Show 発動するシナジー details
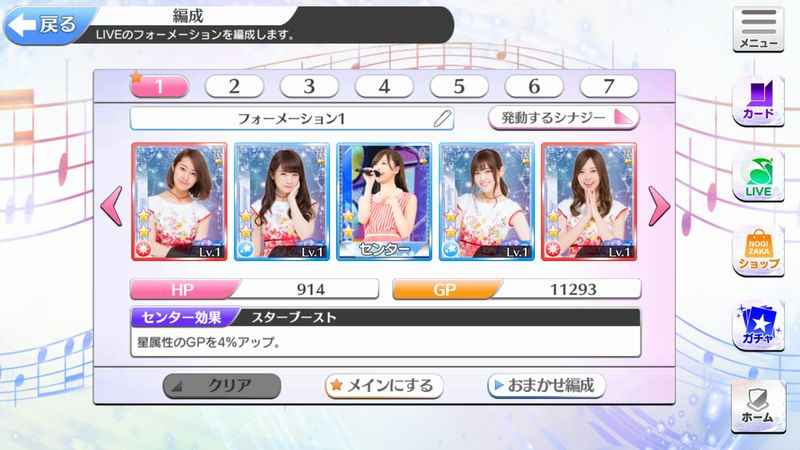 point(563,118)
